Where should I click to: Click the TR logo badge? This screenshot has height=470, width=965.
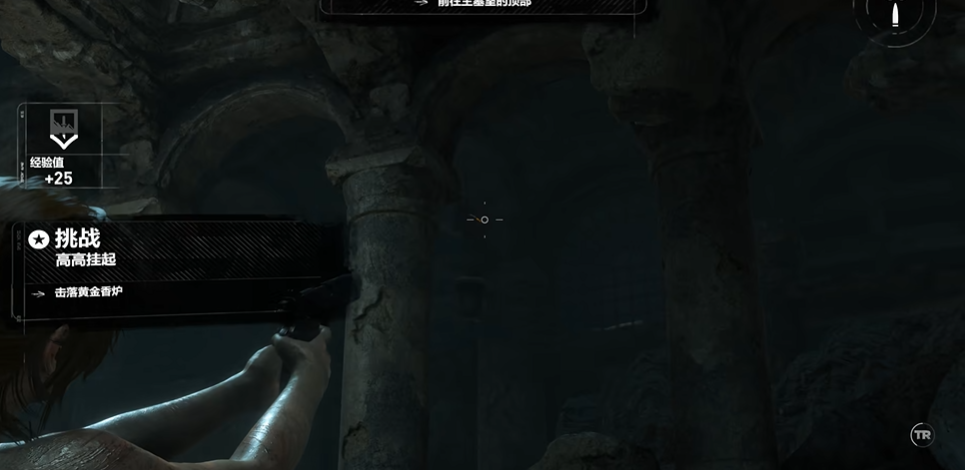pos(921,435)
